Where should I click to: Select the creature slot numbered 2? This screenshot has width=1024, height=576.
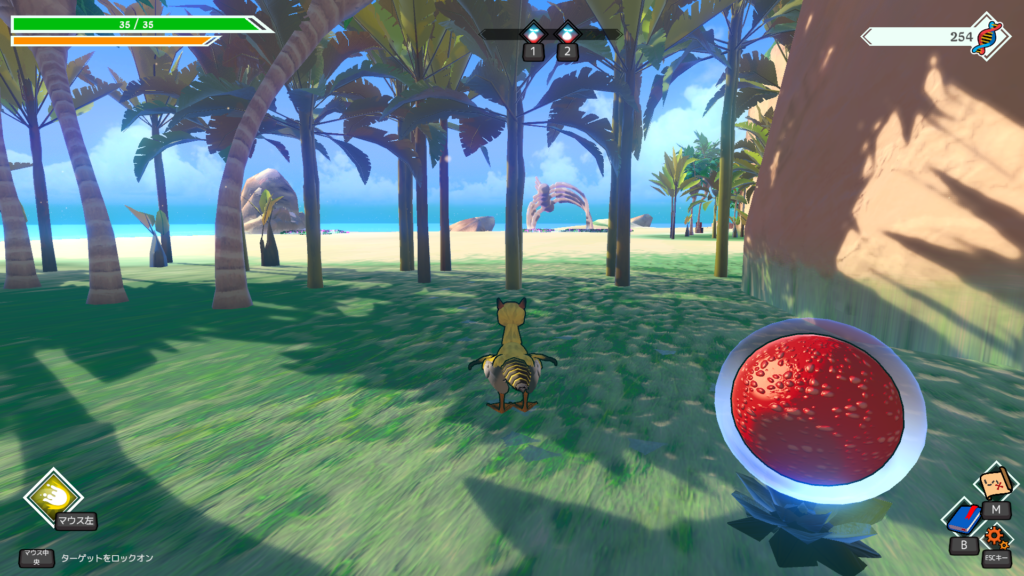(x=567, y=34)
